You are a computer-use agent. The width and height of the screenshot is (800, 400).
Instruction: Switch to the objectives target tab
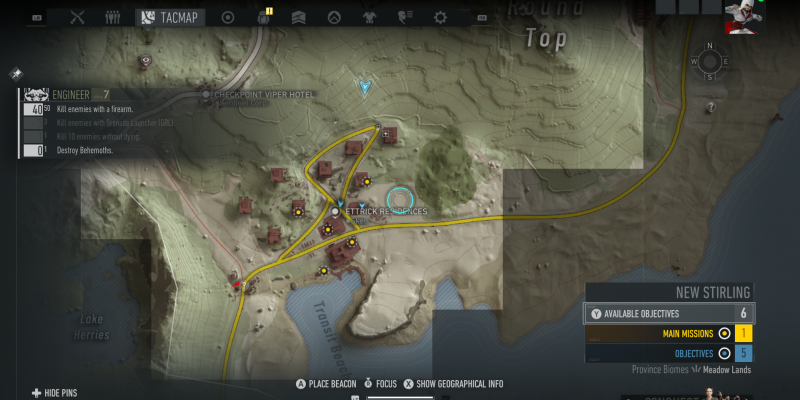pyautogui.click(x=228, y=17)
